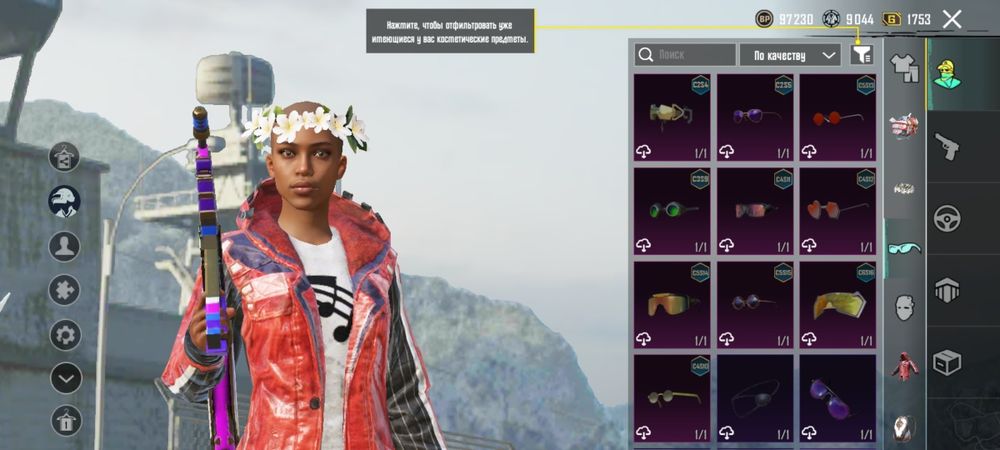Choose the purple aviator sunglasses
Viewport: 1000px width, 450px height.
click(838, 397)
